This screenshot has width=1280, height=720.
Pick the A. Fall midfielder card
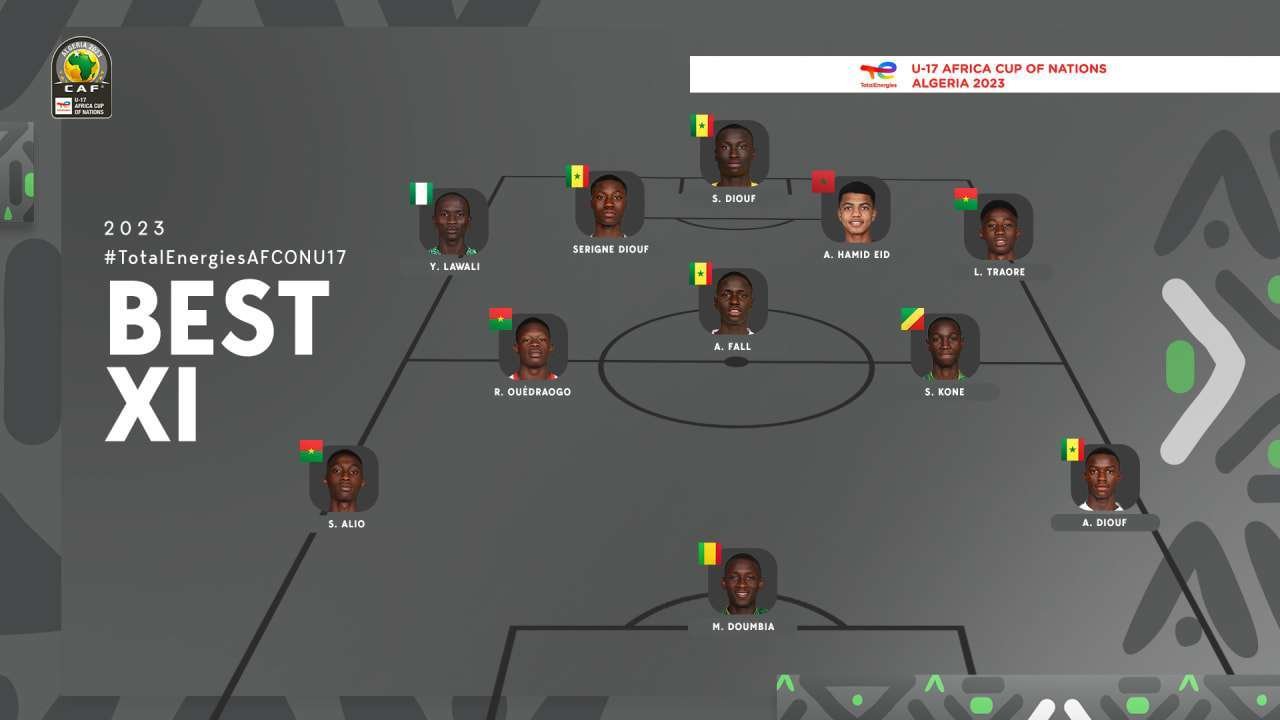[x=733, y=301]
